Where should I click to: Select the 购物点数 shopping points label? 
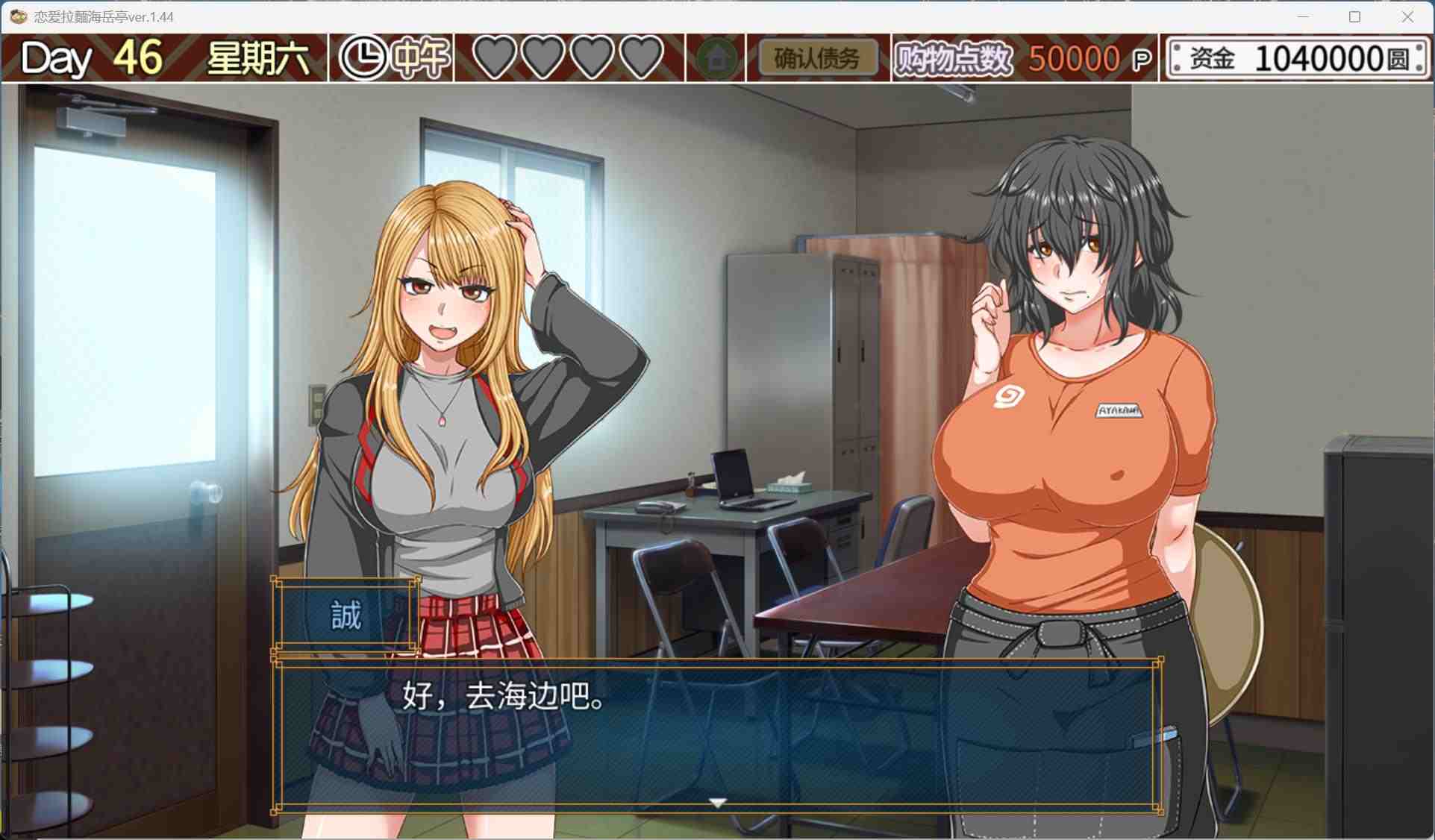pyautogui.click(x=953, y=57)
